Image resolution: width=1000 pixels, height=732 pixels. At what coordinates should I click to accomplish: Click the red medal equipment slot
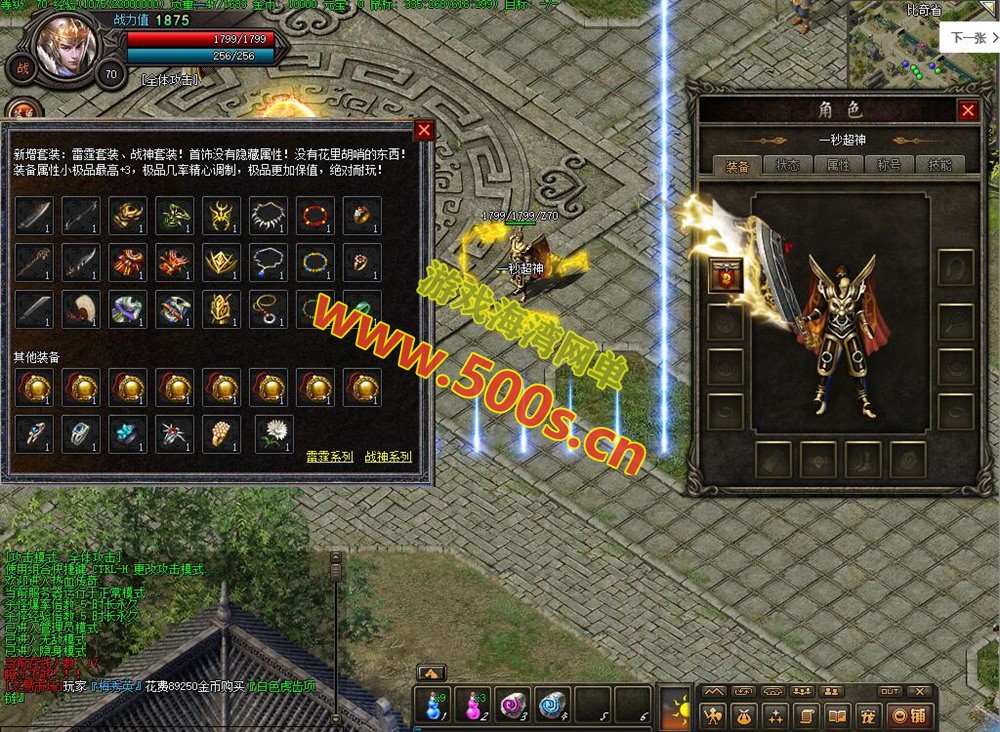(725, 274)
